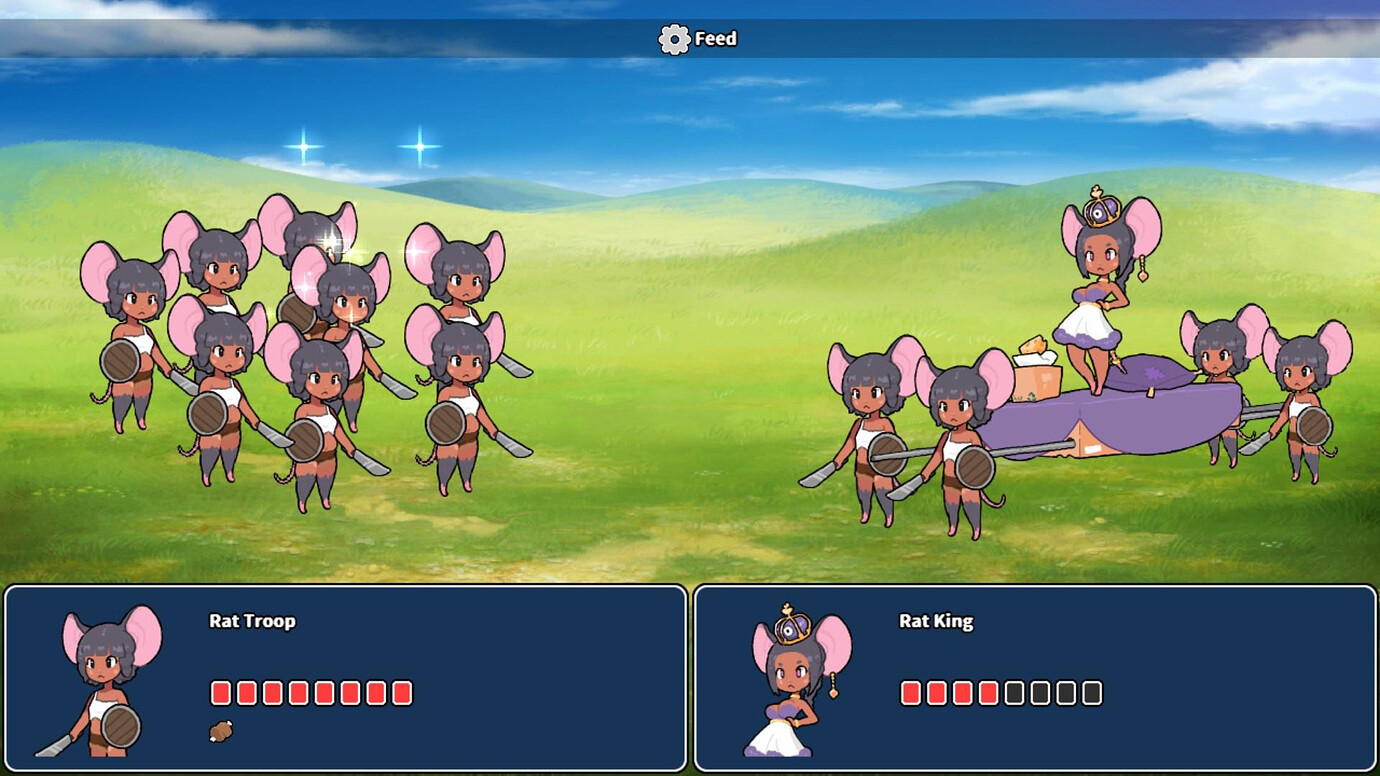Click the meat icon under Rat Troop
This screenshot has width=1380, height=776.
(x=221, y=732)
